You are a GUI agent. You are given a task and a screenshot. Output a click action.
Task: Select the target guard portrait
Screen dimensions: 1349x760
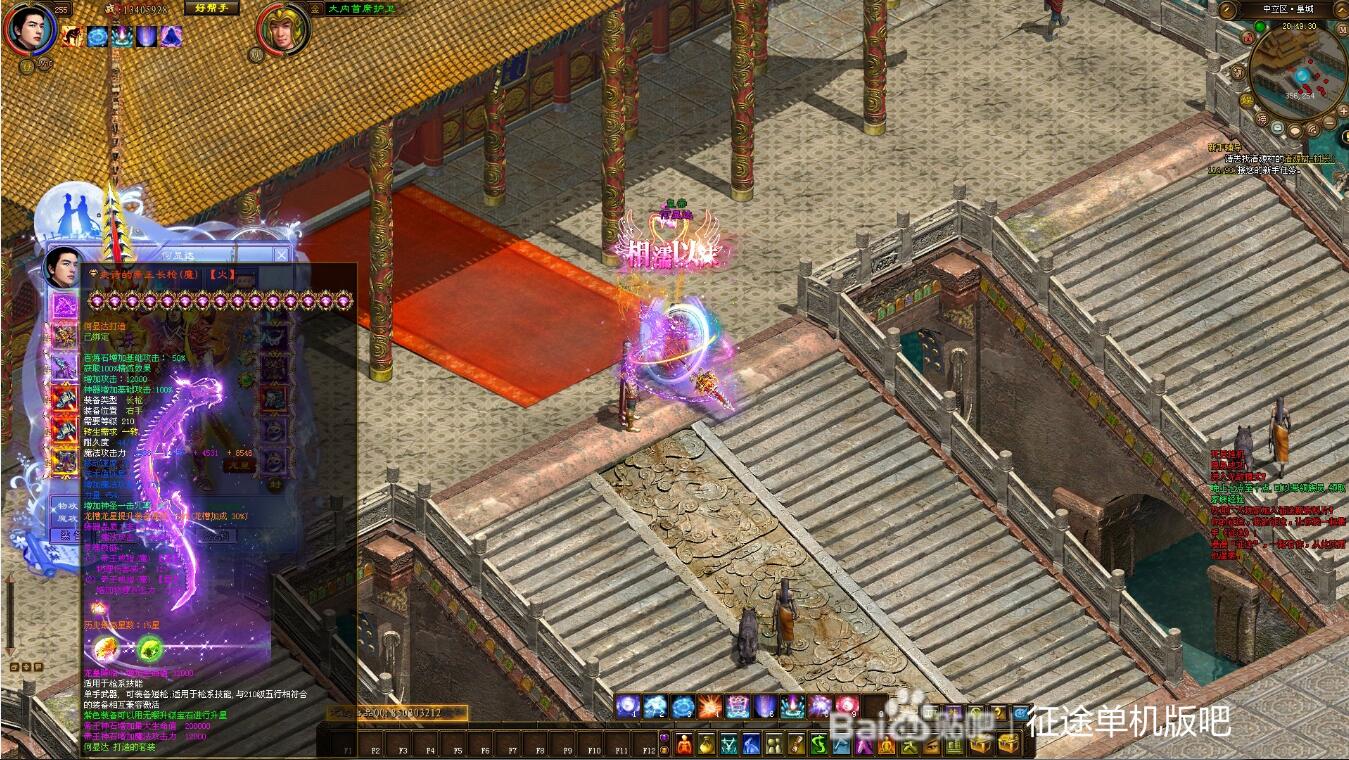pos(283,29)
